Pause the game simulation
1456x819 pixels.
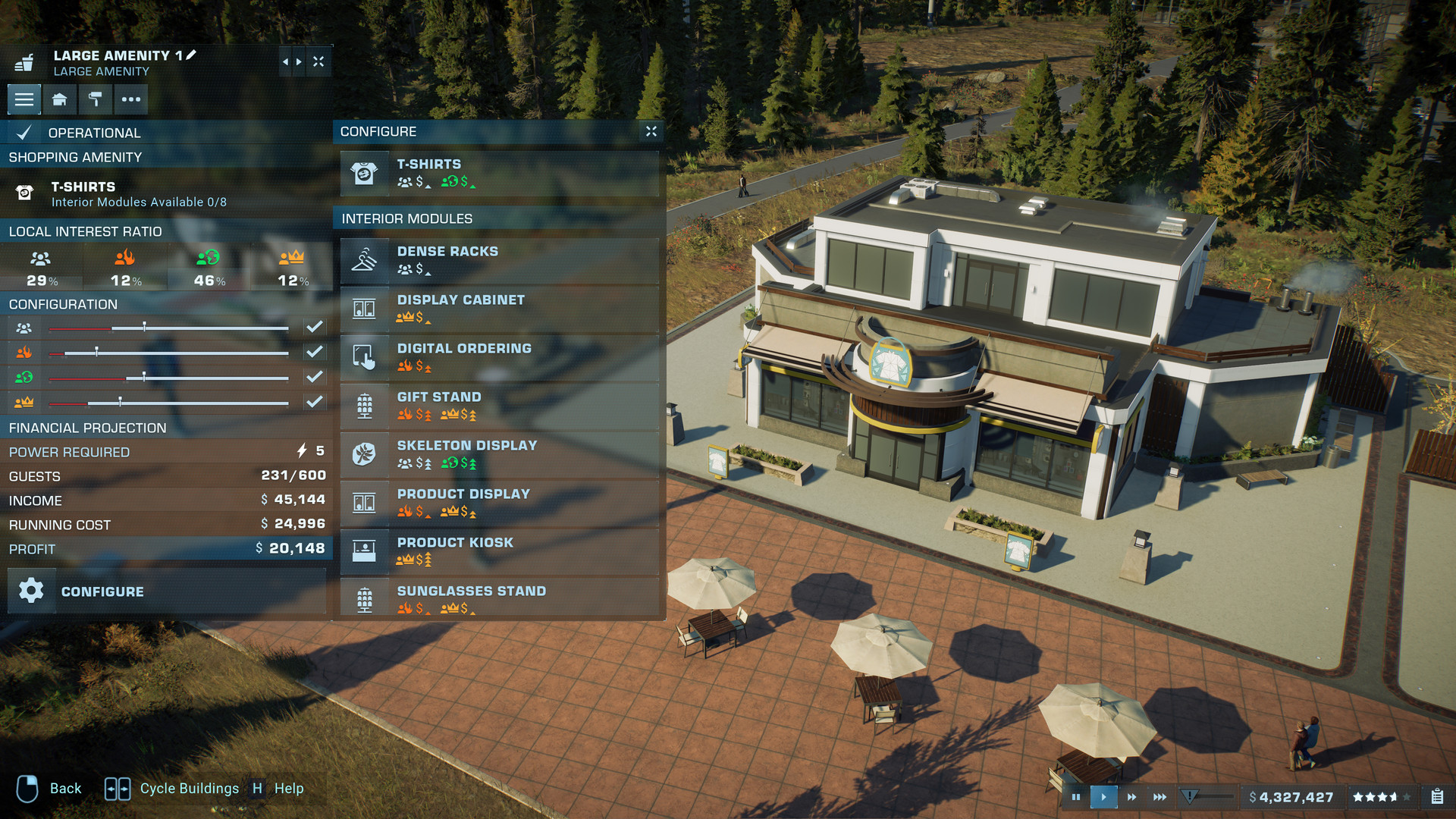tap(1076, 797)
